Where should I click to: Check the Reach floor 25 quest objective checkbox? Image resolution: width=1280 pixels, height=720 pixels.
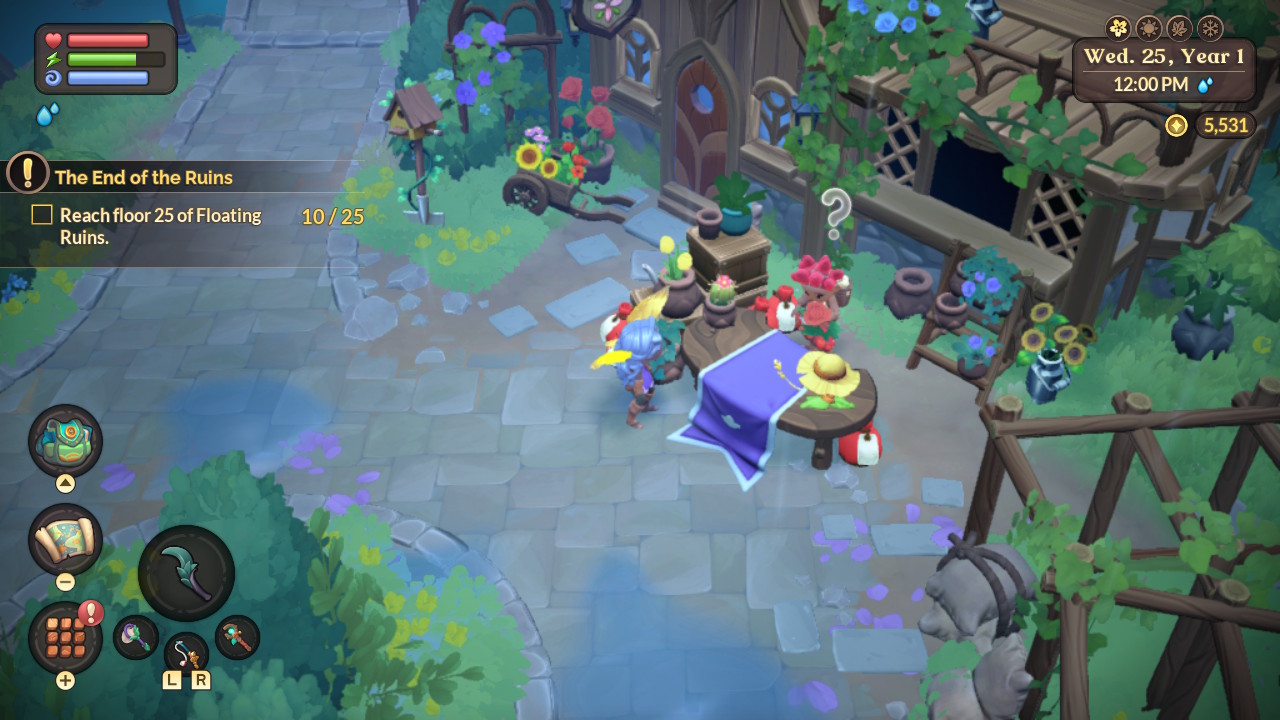[41, 214]
